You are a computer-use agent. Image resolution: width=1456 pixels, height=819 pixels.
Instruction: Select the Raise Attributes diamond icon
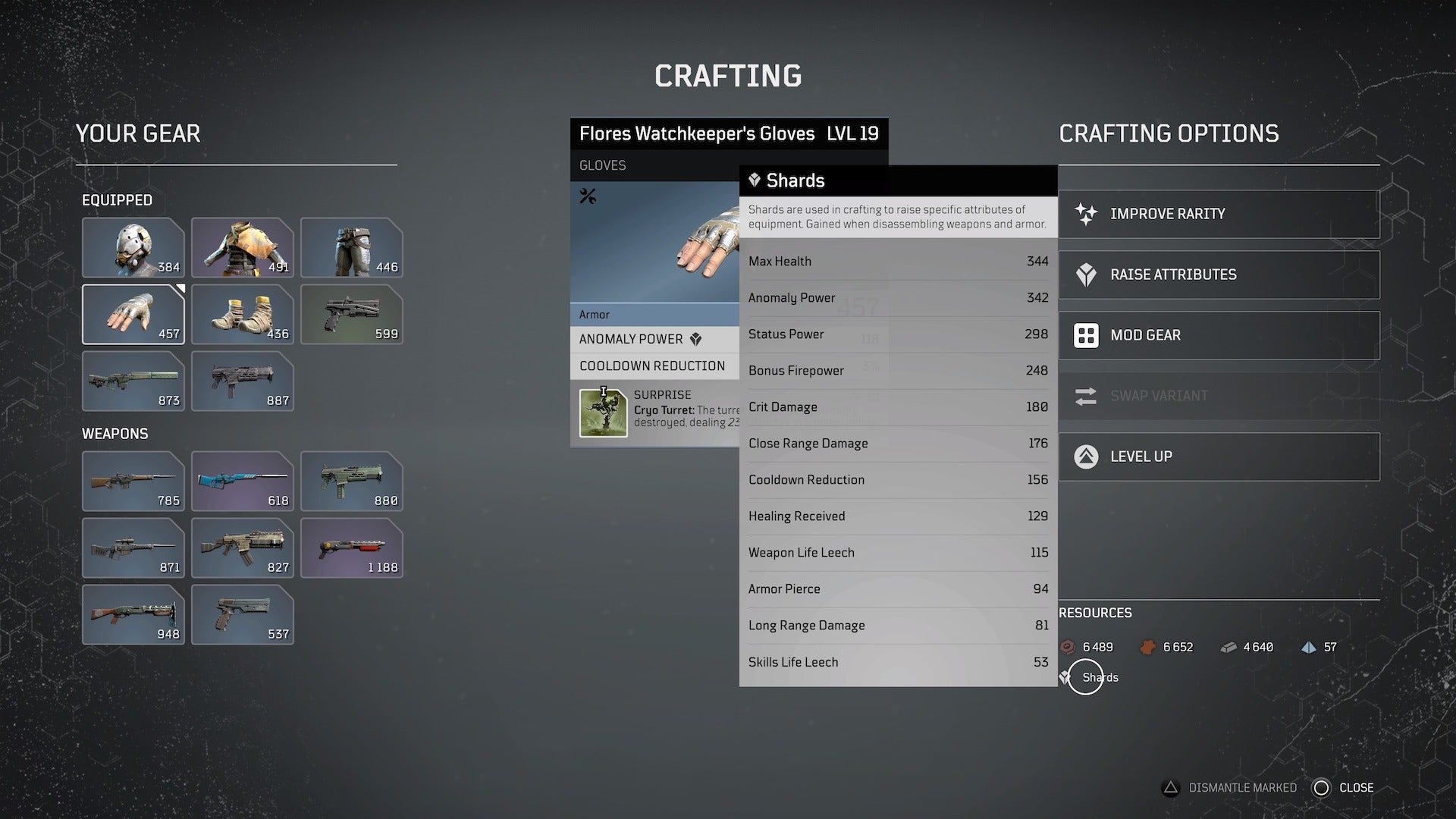pyautogui.click(x=1087, y=275)
